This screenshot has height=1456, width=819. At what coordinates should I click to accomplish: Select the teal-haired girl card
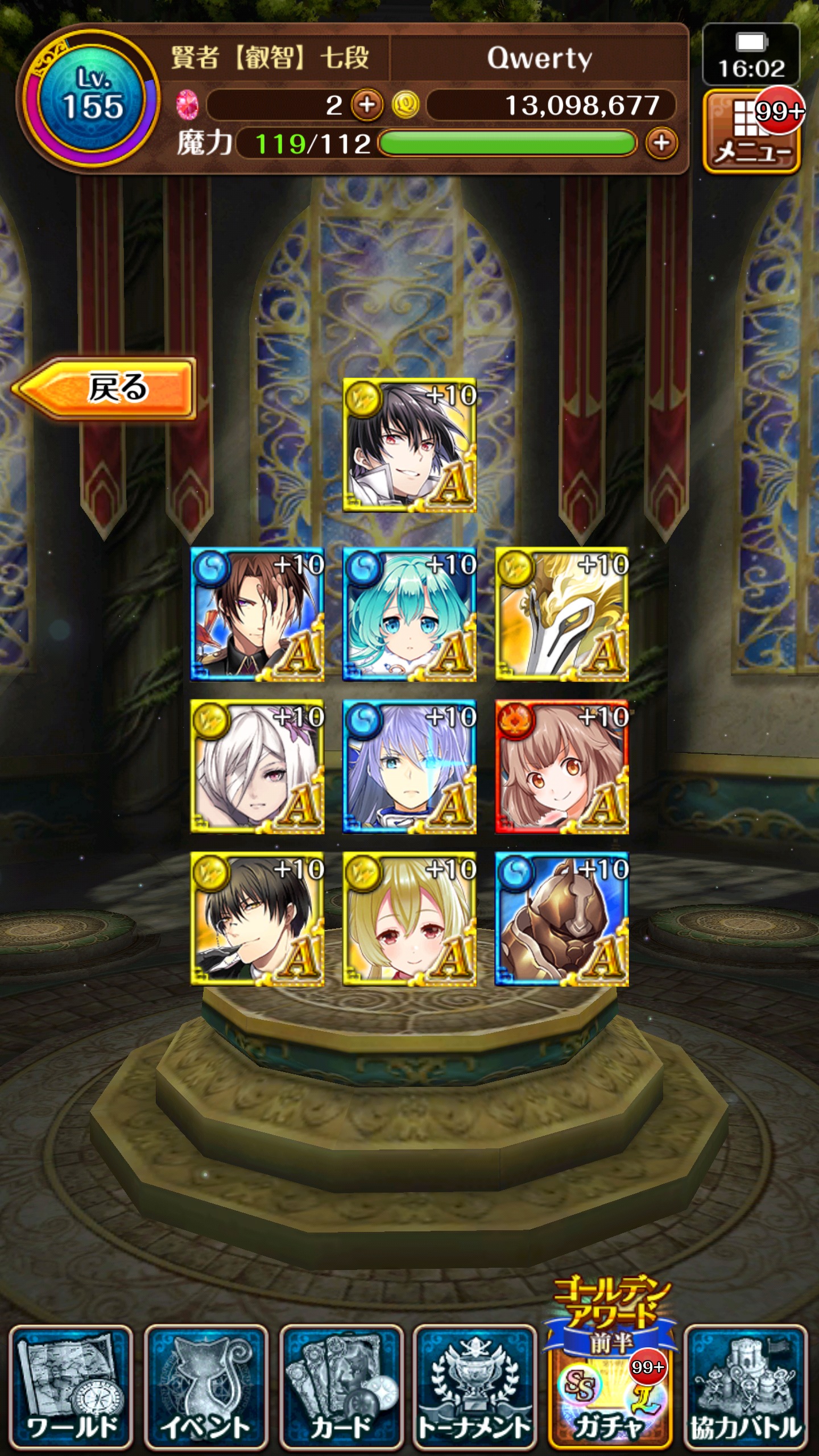409,614
